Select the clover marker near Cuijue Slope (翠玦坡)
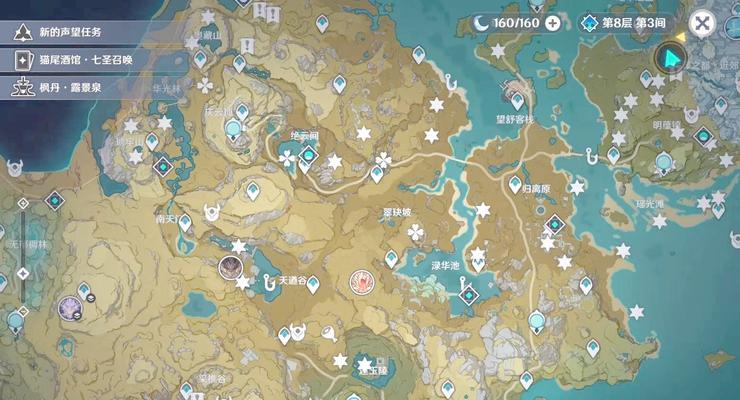 (416, 232)
